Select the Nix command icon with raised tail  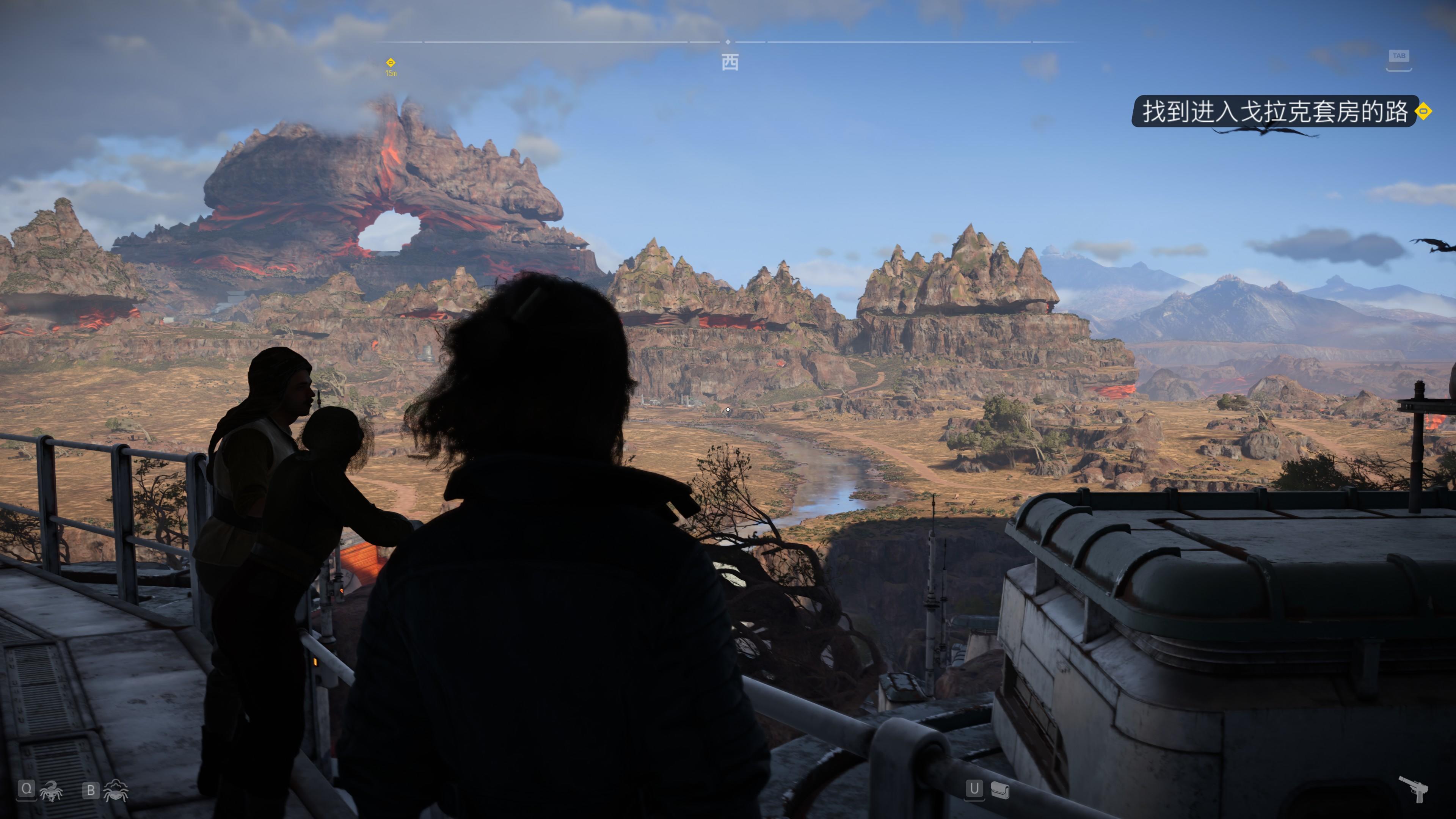pyautogui.click(x=52, y=791)
